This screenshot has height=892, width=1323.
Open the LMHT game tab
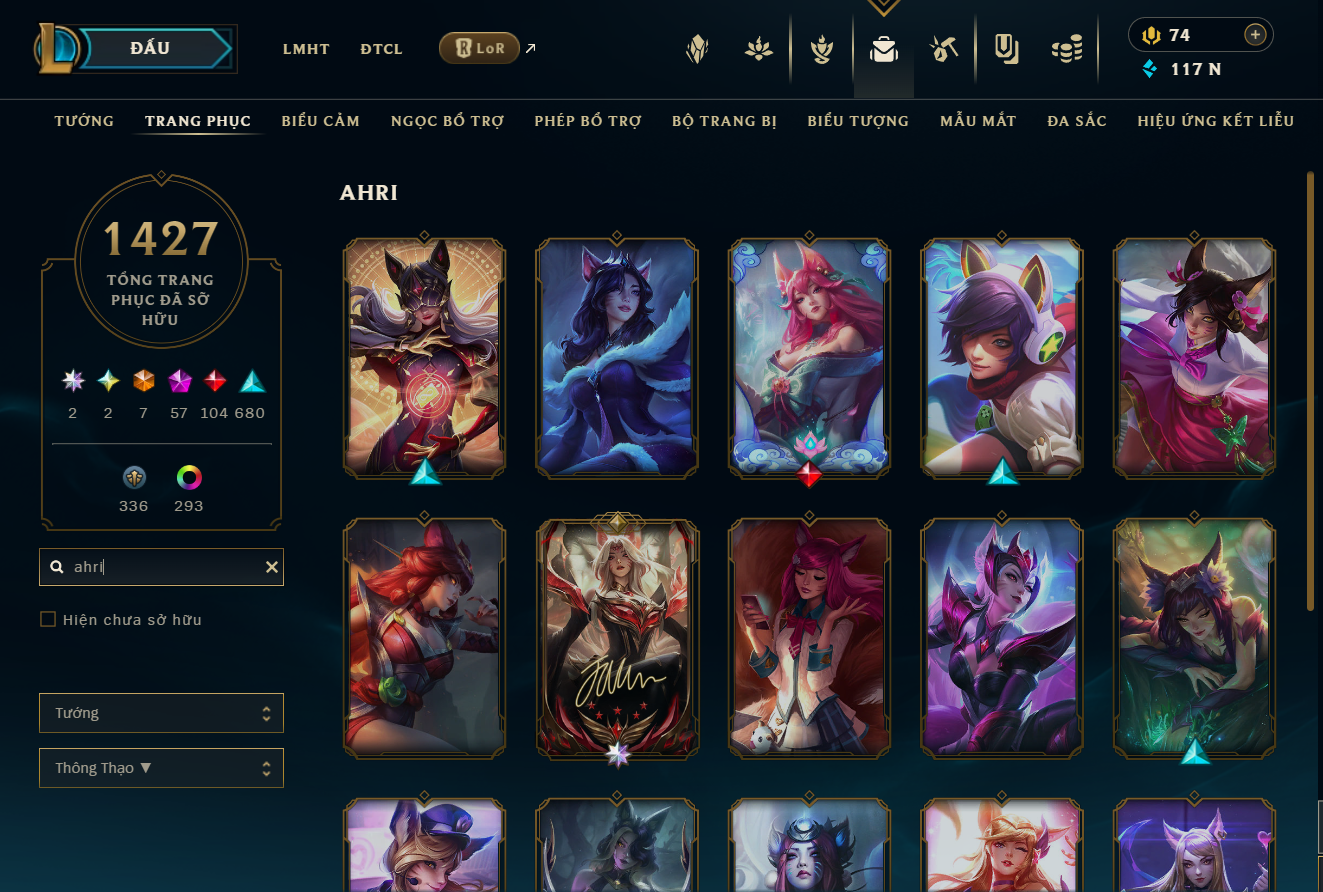coord(306,49)
